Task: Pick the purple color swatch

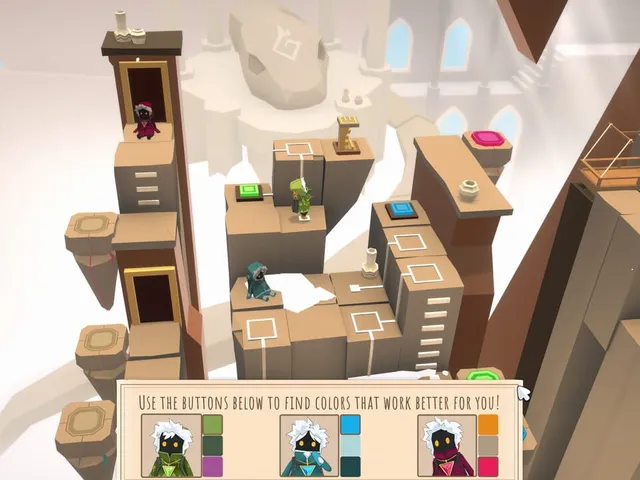Action: click(212, 466)
